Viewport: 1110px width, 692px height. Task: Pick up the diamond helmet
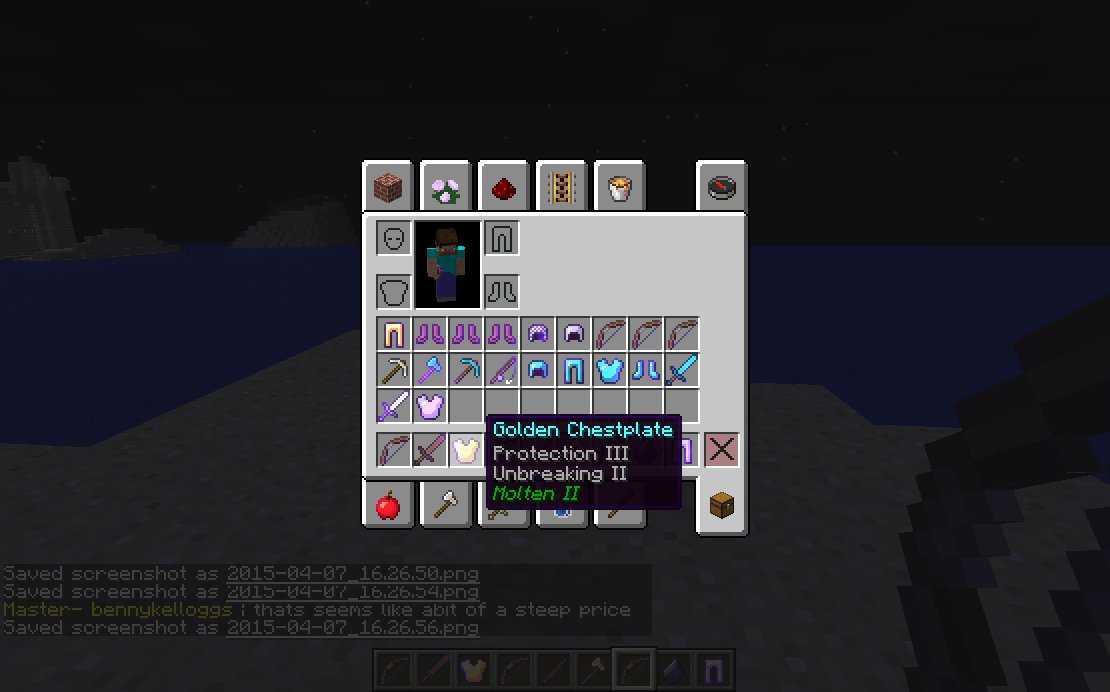coord(537,370)
